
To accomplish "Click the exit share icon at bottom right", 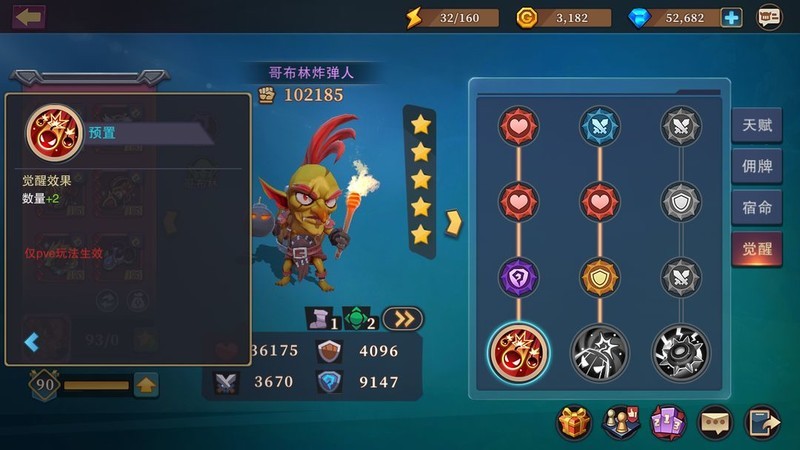I will pos(762,422).
